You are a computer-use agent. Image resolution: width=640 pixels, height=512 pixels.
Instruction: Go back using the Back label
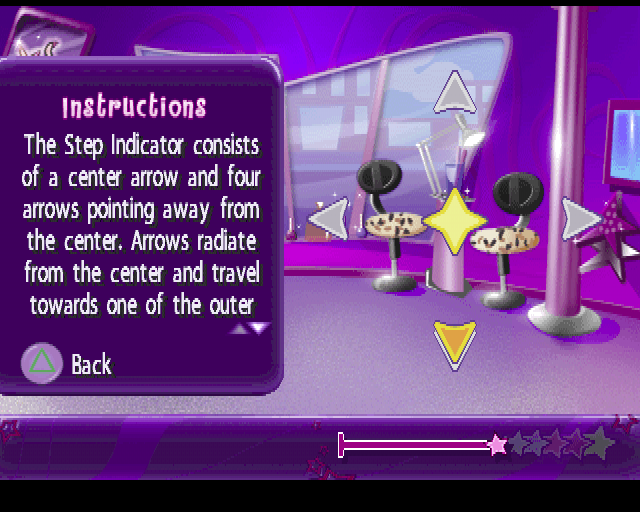tap(91, 365)
